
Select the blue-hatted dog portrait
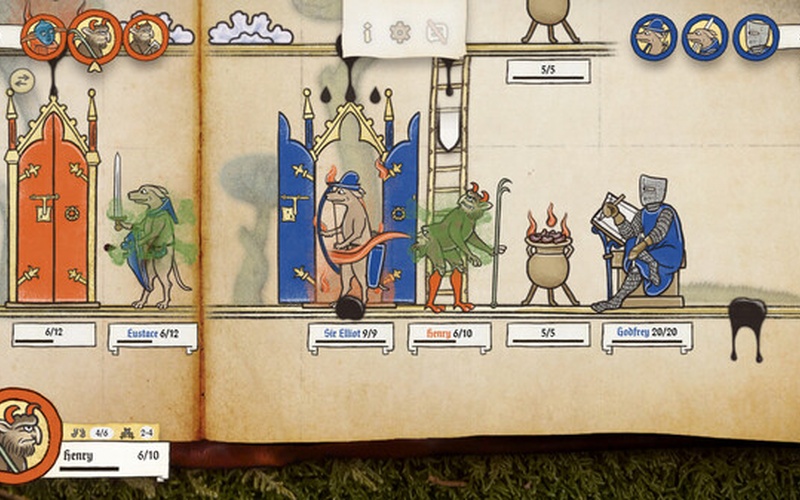pos(653,37)
